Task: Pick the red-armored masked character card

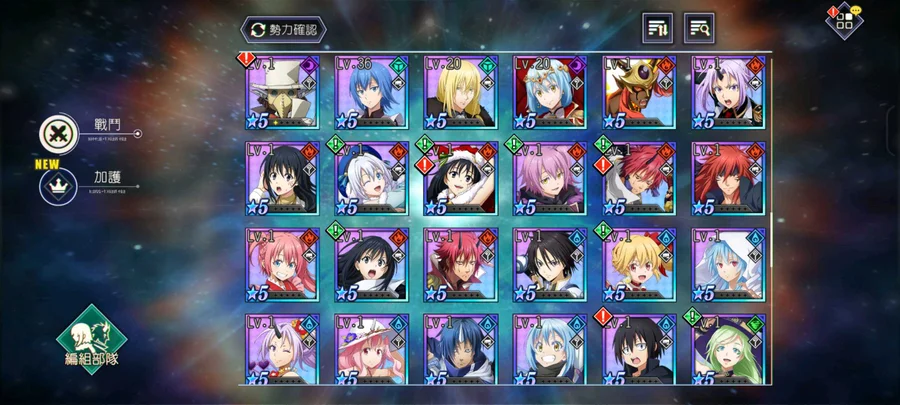Action: coord(639,92)
